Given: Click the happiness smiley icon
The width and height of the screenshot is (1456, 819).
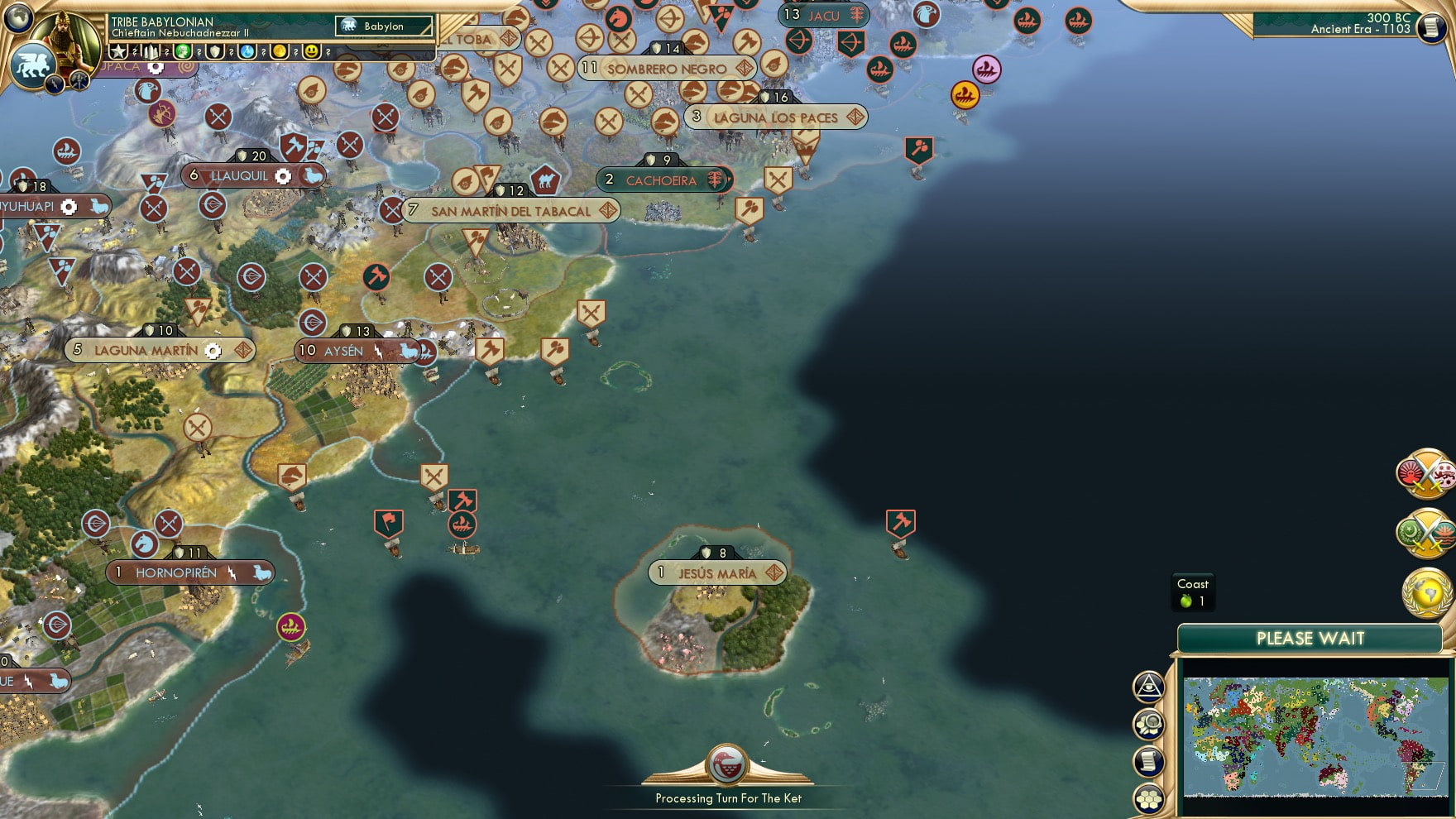Looking at the screenshot, I should click(312, 52).
